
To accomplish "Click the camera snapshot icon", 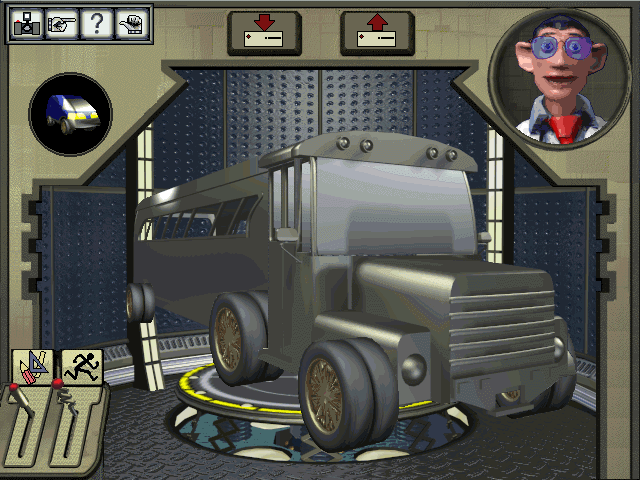I will [x=24, y=24].
